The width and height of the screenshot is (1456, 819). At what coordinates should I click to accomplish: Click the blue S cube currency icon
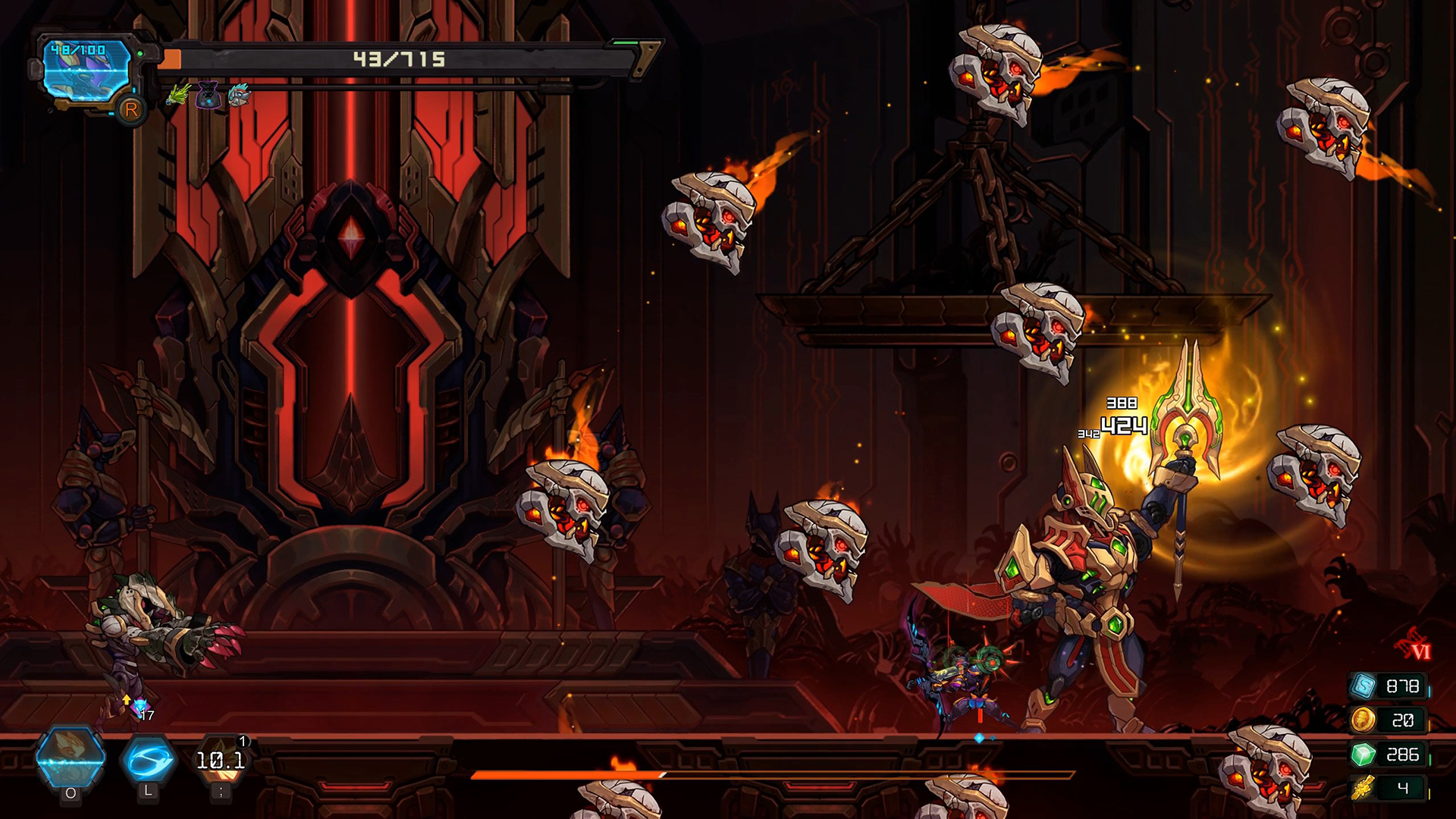(1363, 686)
